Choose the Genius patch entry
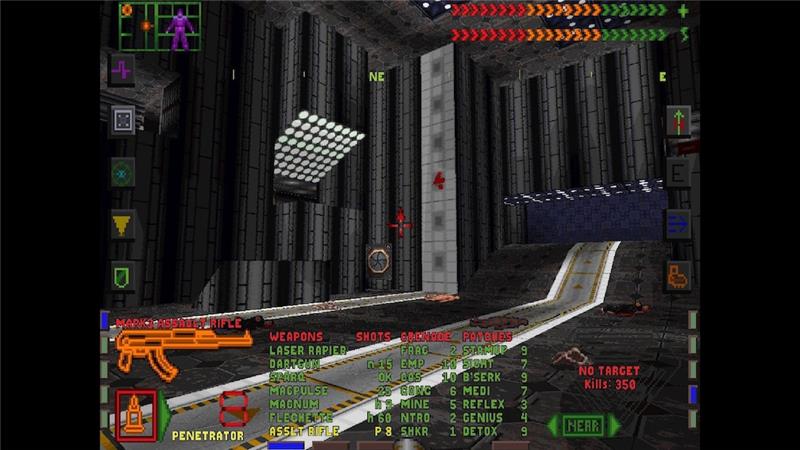 point(480,418)
